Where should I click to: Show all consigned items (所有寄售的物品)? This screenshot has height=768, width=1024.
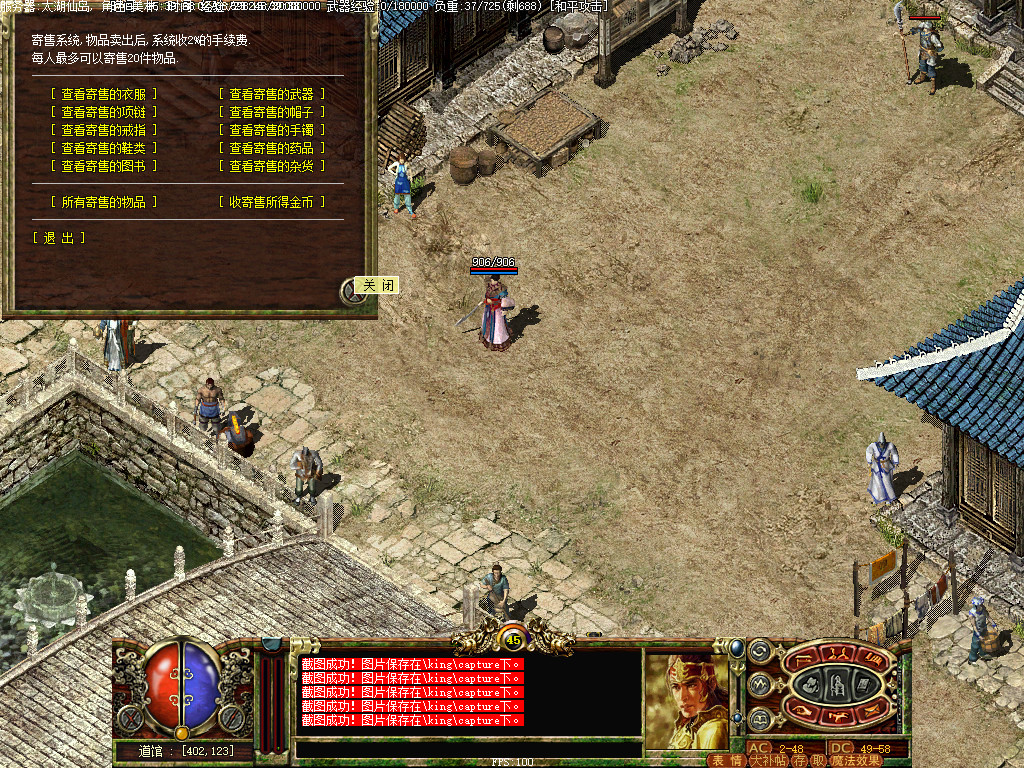[x=104, y=202]
